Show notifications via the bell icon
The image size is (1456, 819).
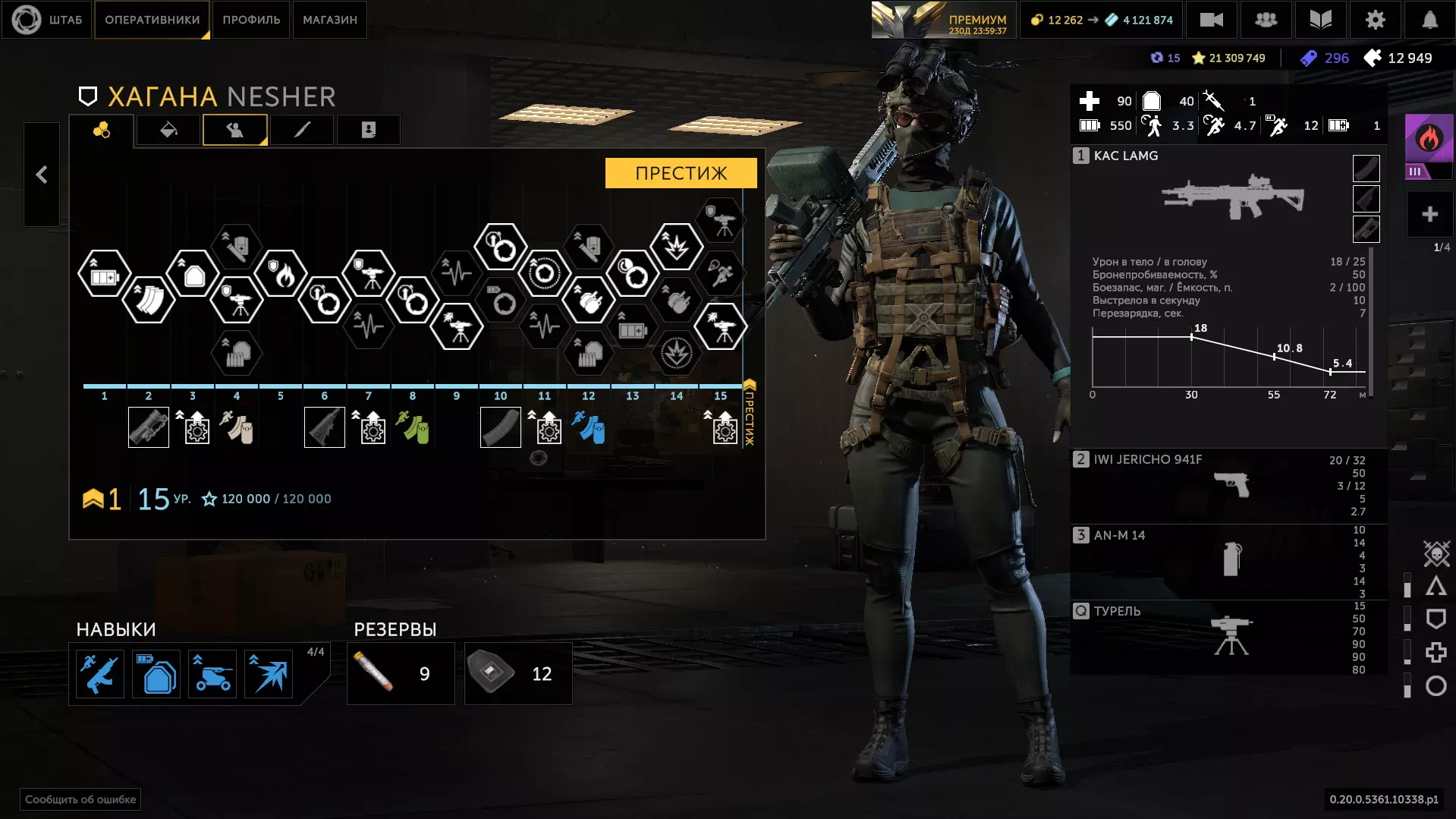coord(1429,20)
